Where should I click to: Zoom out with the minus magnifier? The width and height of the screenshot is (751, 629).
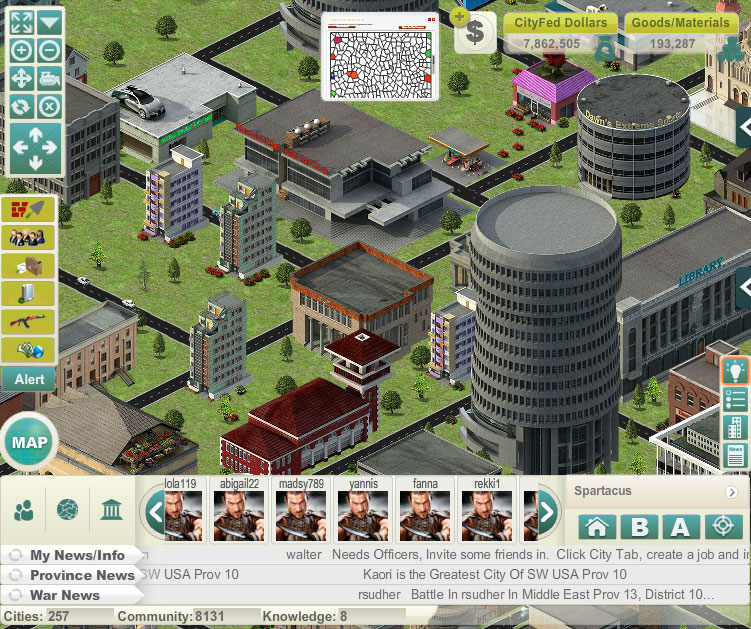tap(50, 50)
